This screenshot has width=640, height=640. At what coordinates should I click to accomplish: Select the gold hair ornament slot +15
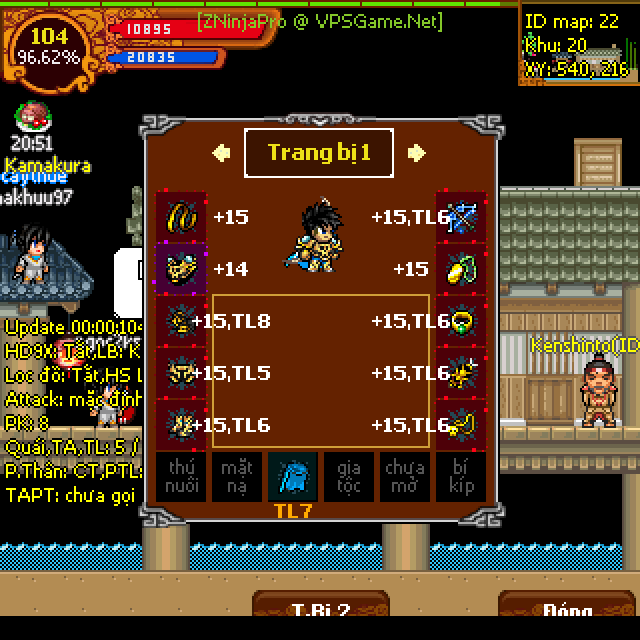click(181, 217)
